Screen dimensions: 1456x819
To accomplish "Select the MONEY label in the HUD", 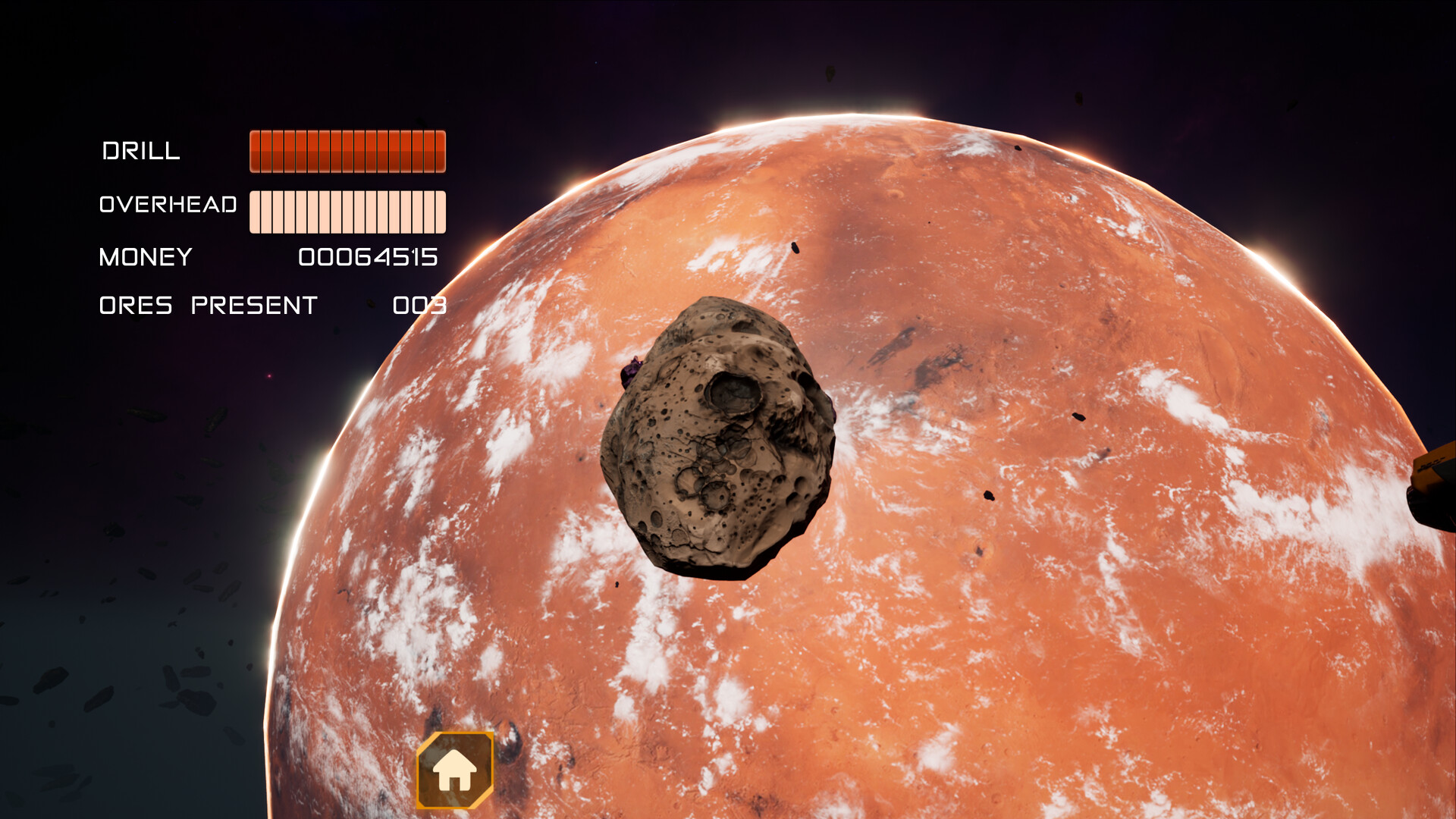I will pyautogui.click(x=146, y=257).
